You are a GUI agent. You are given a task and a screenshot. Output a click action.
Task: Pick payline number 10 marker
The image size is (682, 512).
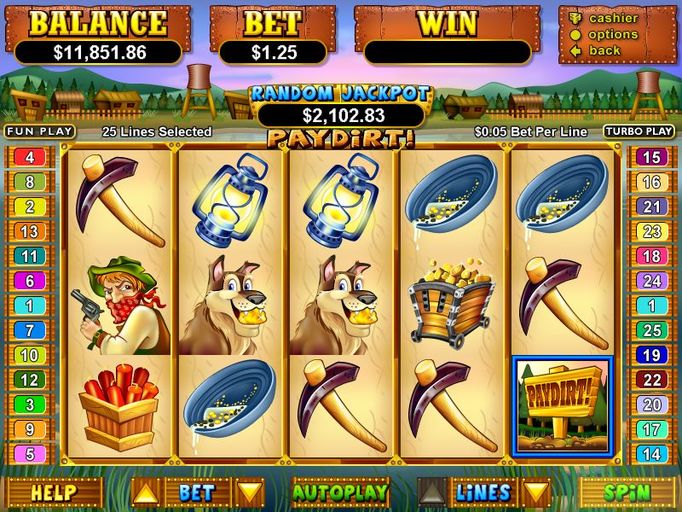(30, 355)
